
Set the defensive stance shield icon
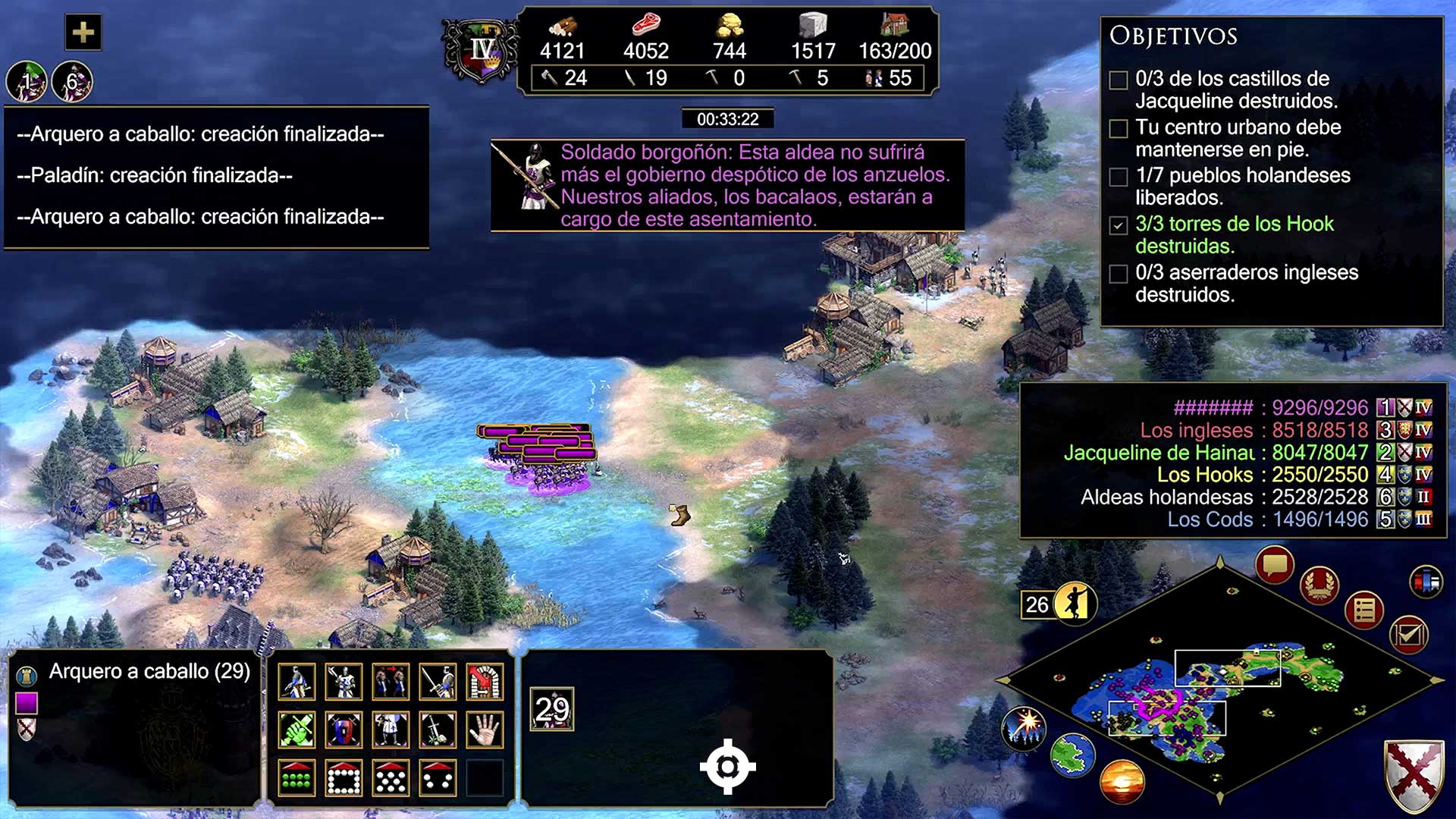344,730
